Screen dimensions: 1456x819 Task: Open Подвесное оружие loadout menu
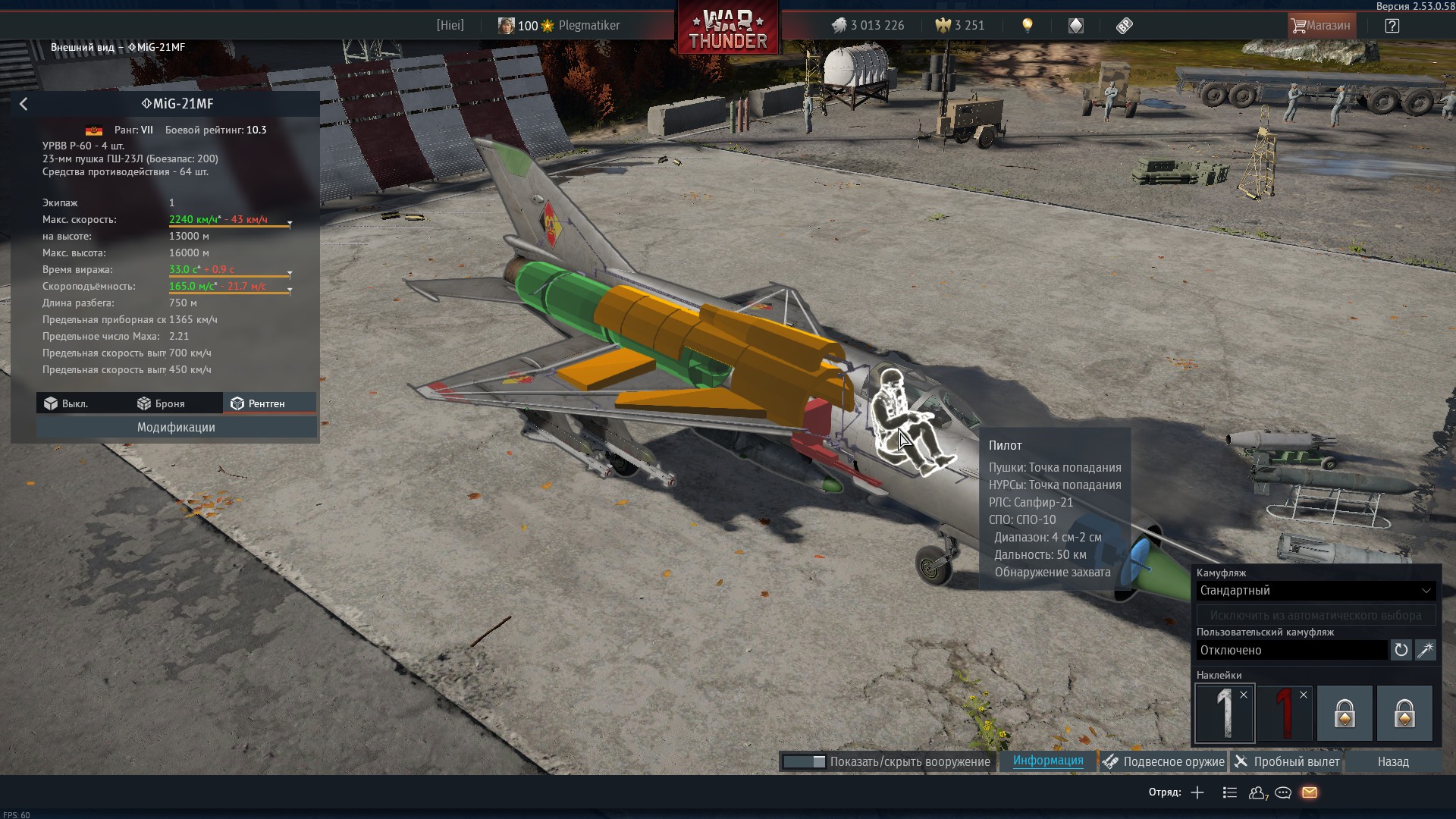pos(1163,761)
